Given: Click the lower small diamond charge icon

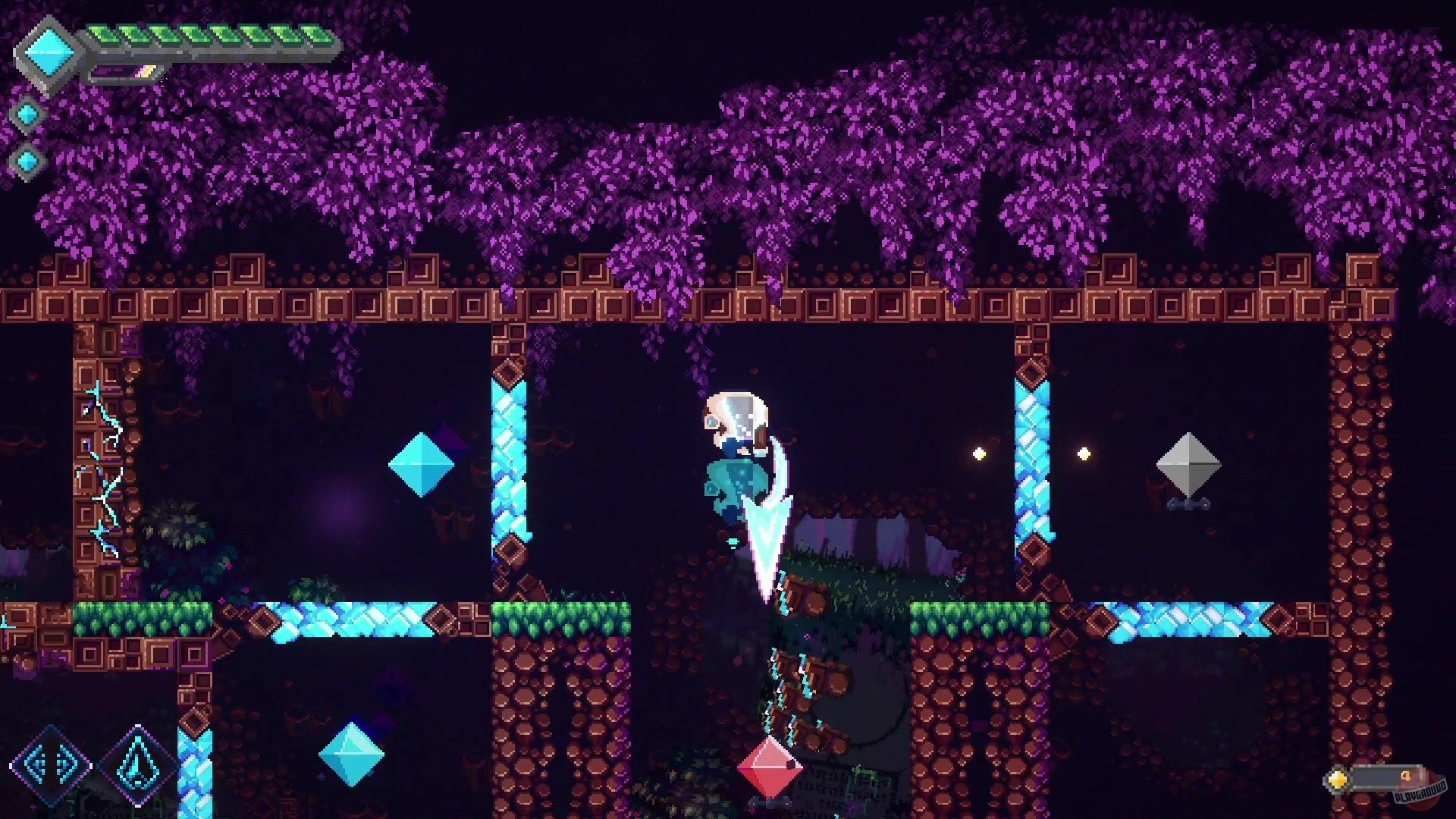Looking at the screenshot, I should [28, 162].
